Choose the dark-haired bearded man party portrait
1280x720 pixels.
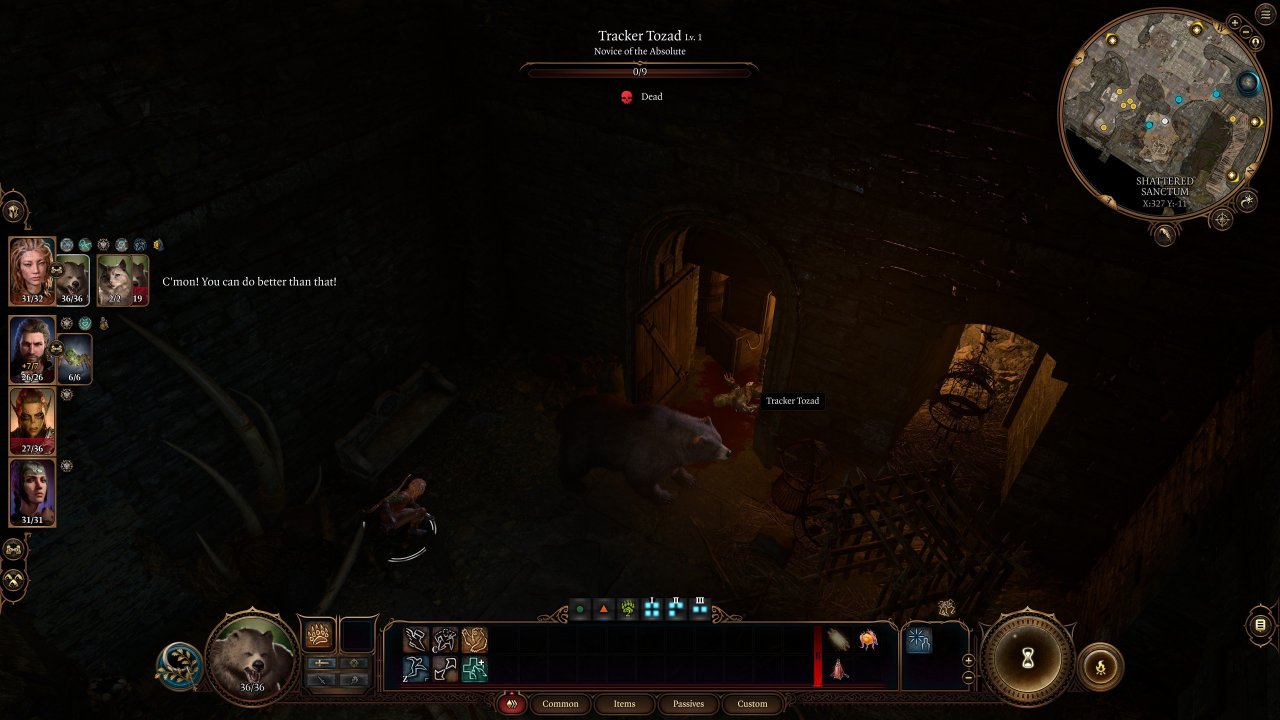coord(32,348)
